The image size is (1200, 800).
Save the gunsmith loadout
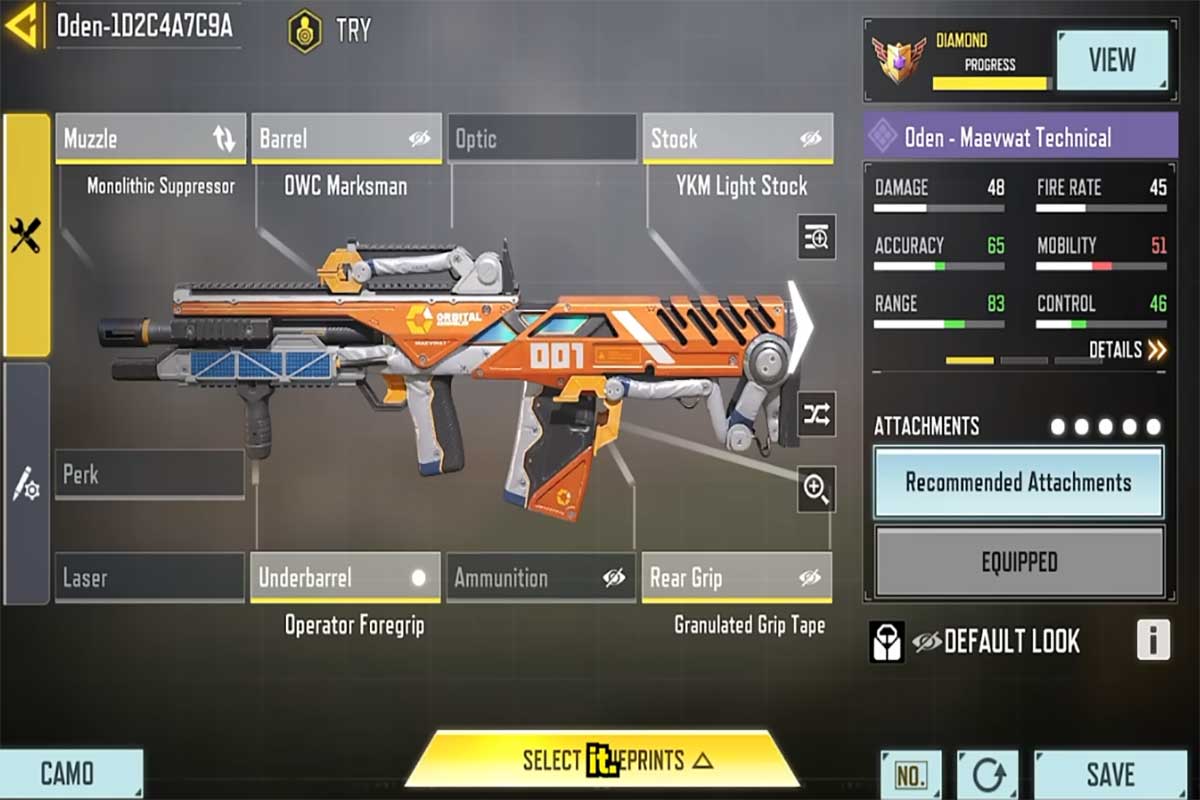pyautogui.click(x=1110, y=774)
